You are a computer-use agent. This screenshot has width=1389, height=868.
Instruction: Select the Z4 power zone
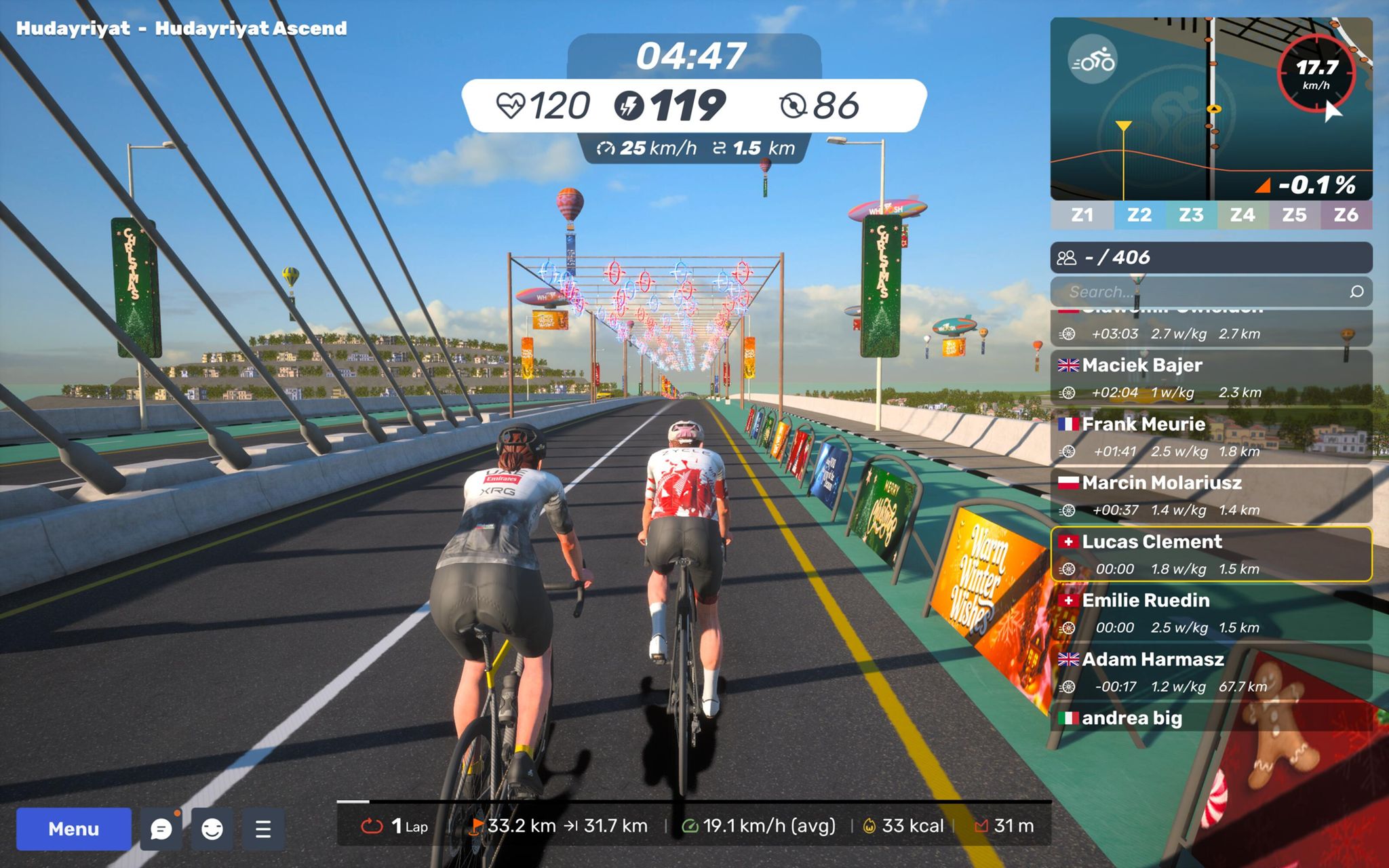point(1242,215)
